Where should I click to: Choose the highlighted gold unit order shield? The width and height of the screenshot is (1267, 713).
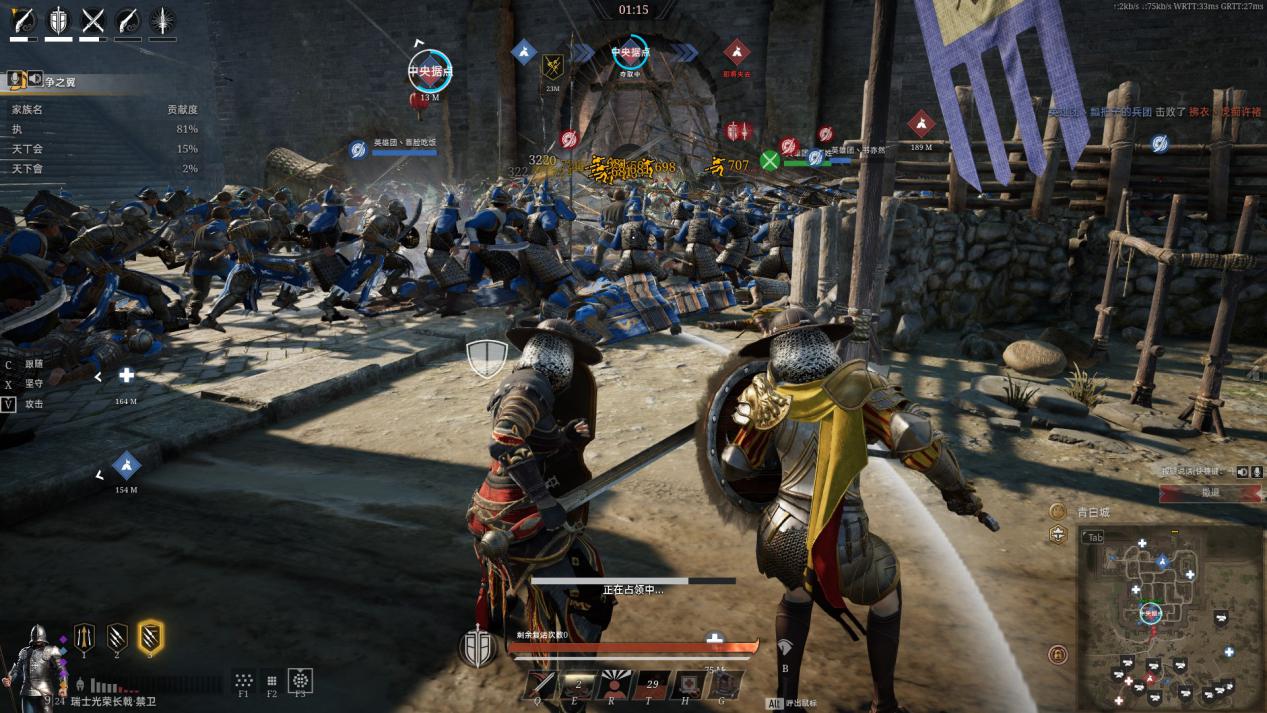click(x=151, y=636)
